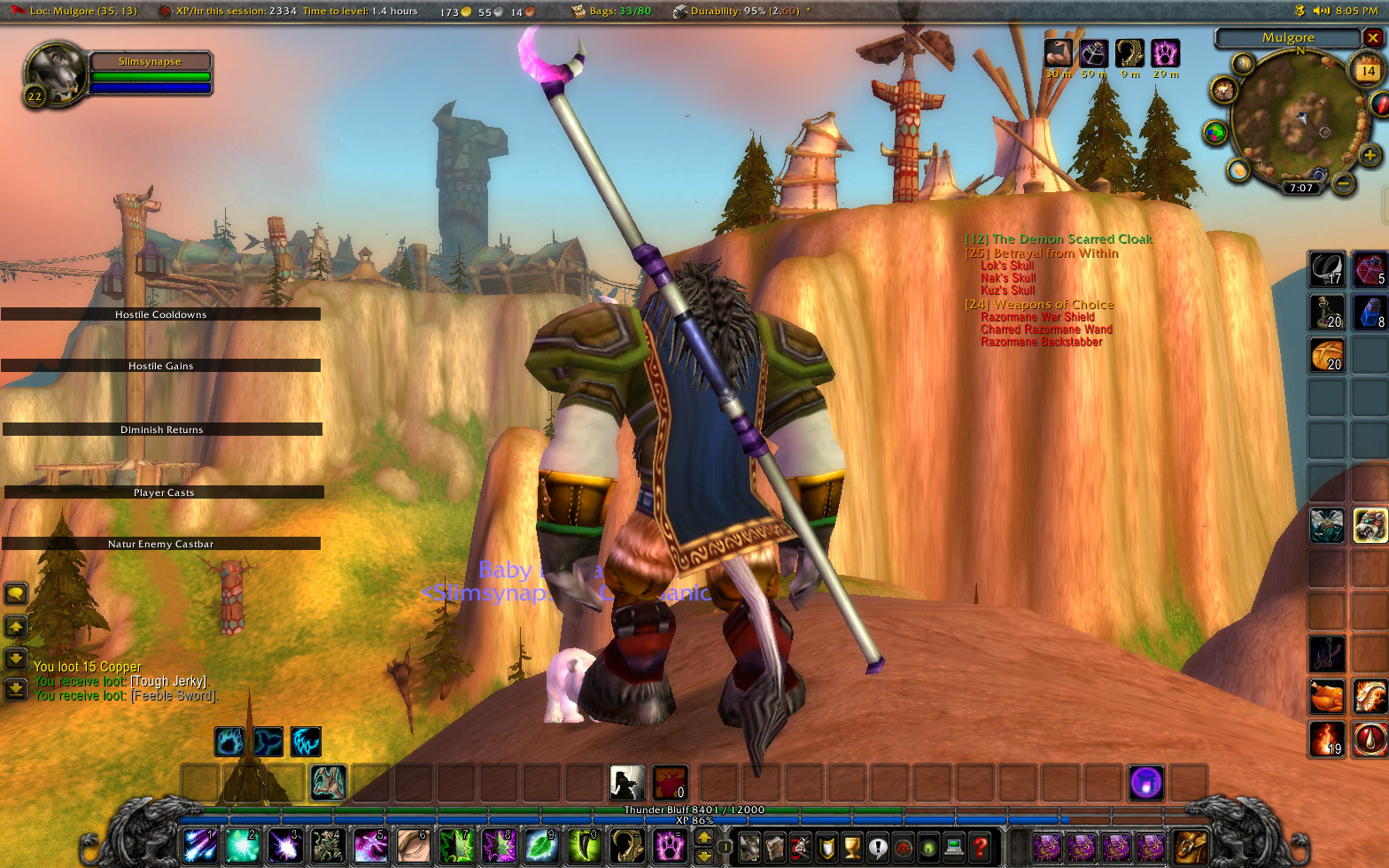Select the Slimsynapse player portrait
The image size is (1389, 868).
[x=53, y=73]
